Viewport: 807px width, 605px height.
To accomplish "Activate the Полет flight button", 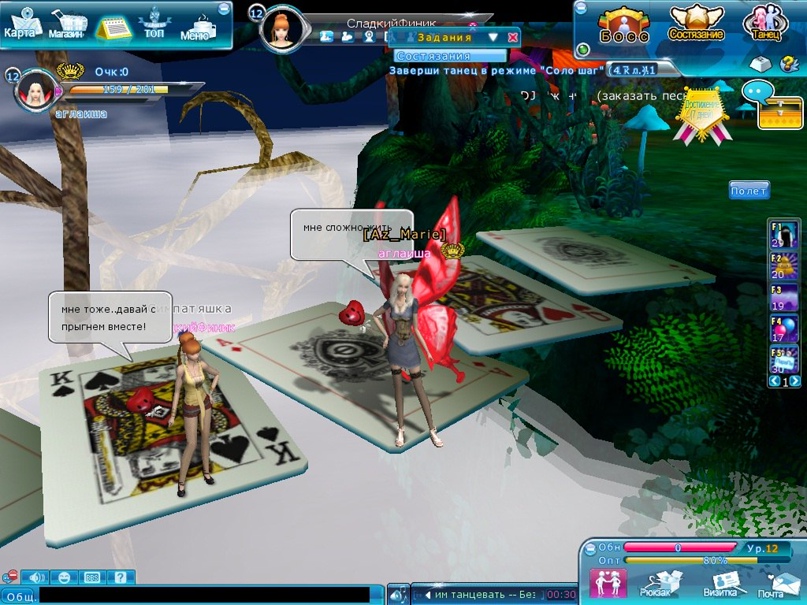I will [749, 190].
